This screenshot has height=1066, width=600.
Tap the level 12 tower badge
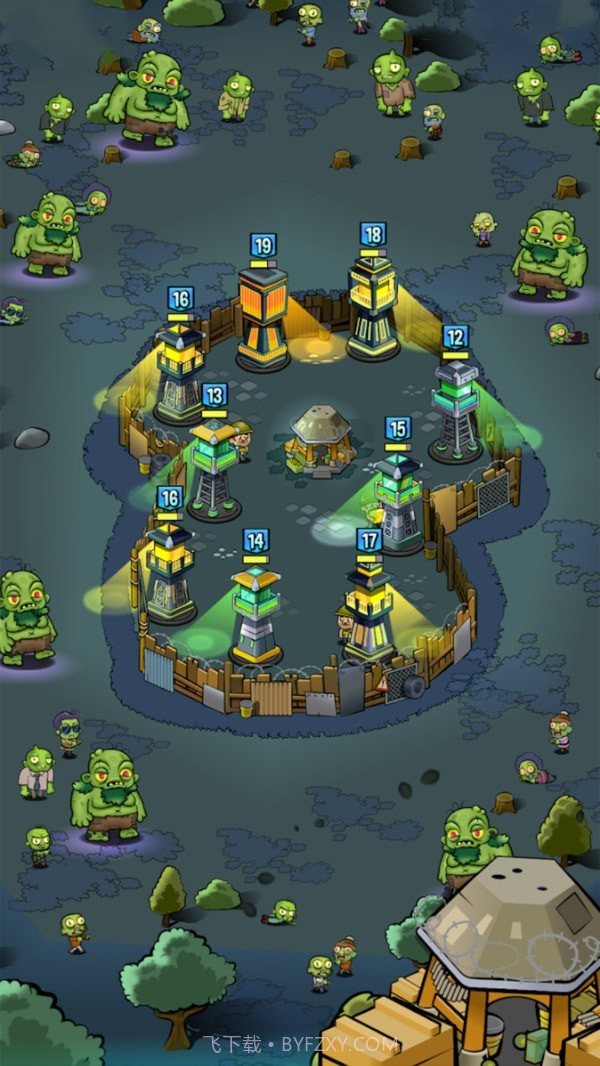tap(455, 337)
